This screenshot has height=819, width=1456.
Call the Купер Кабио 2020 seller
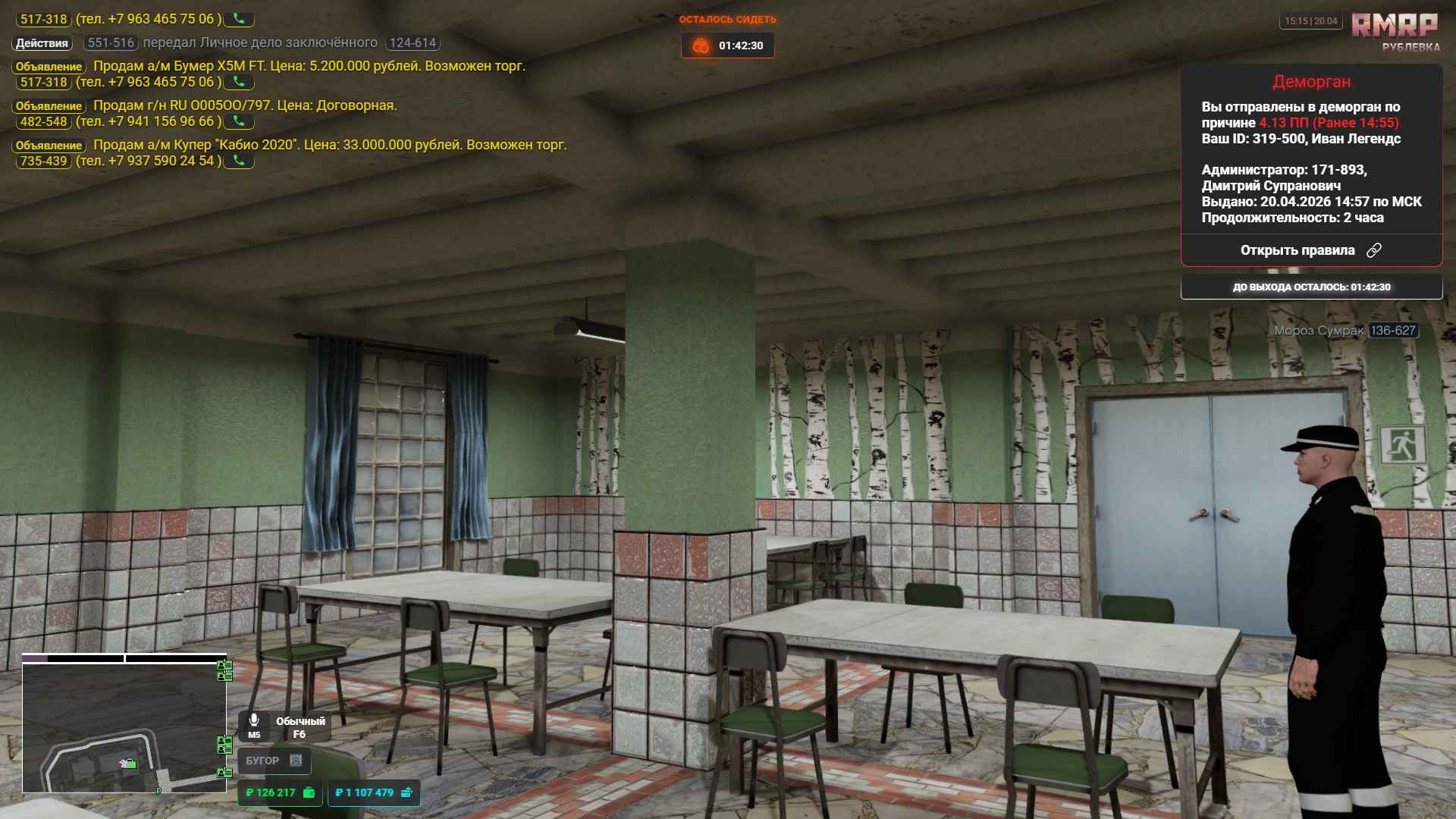(239, 161)
